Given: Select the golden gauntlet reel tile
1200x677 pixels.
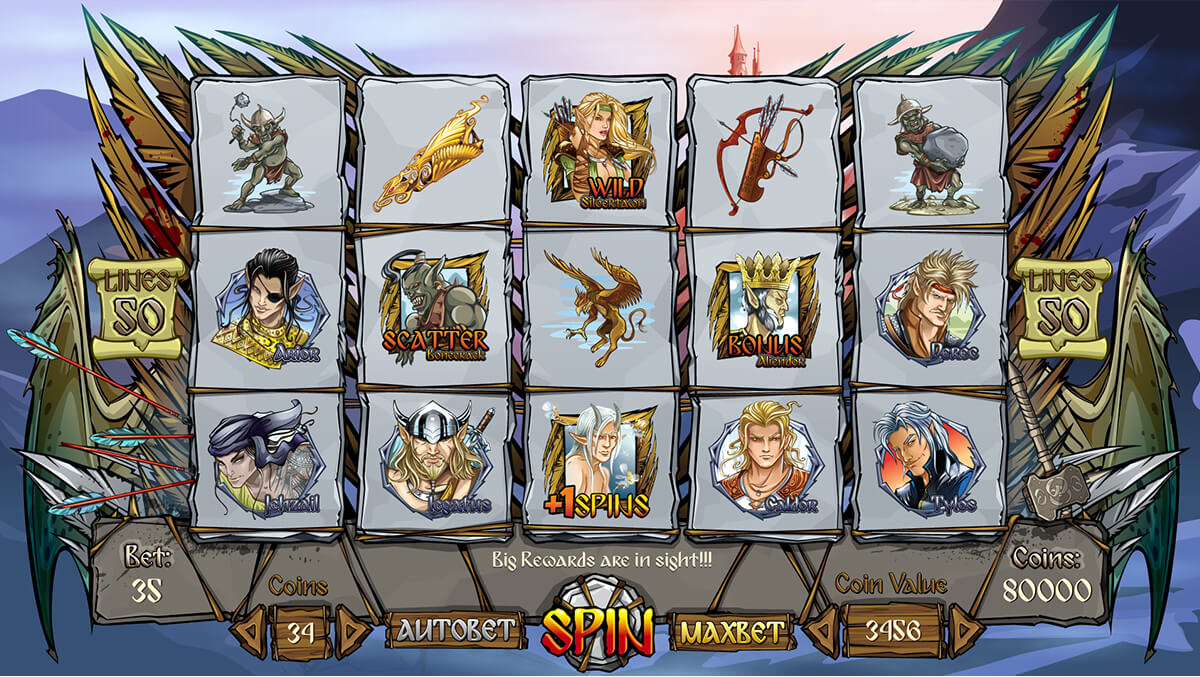Looking at the screenshot, I should pos(434,152).
